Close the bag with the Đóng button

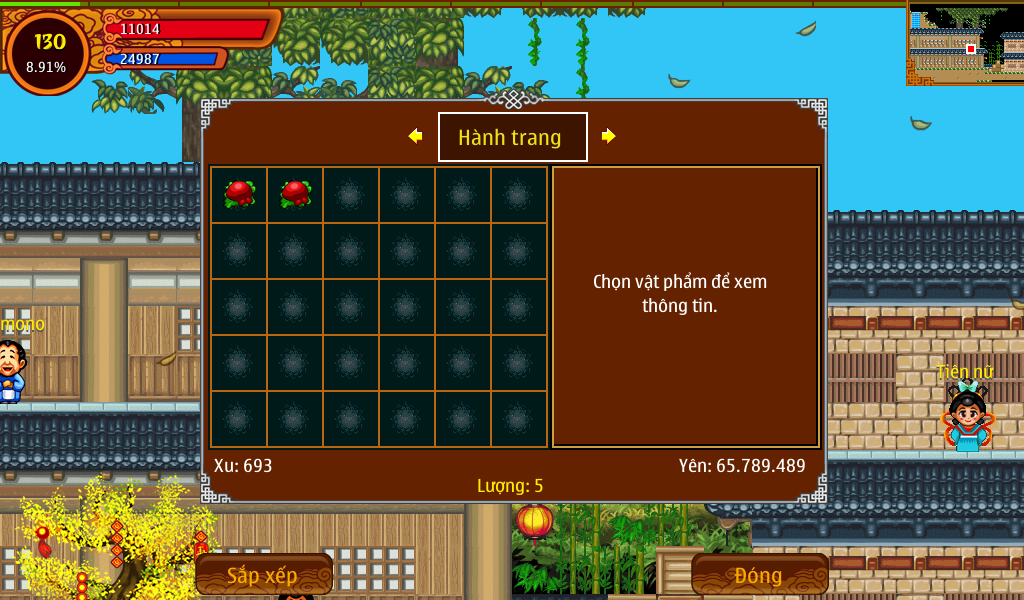pos(759,574)
